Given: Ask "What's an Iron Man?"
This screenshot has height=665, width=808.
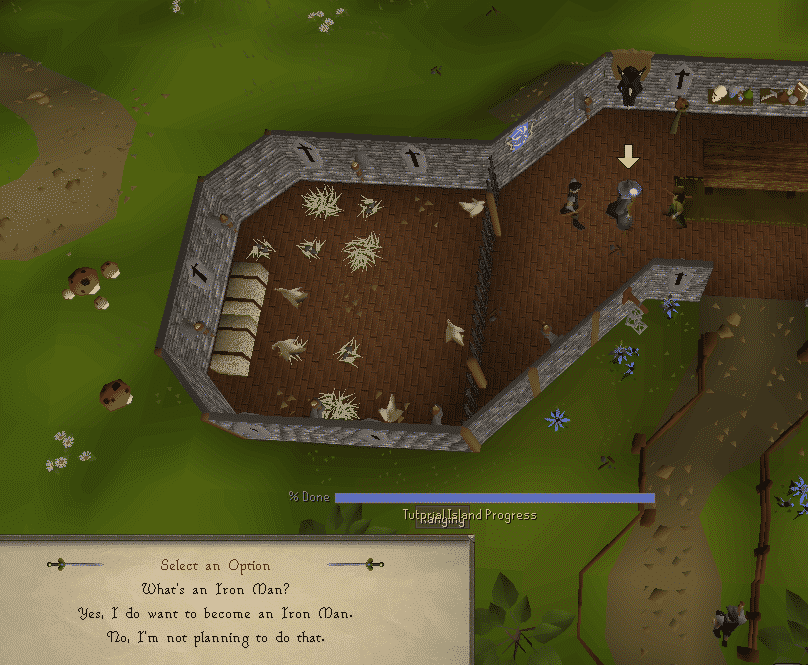Looking at the screenshot, I should pos(216,588).
